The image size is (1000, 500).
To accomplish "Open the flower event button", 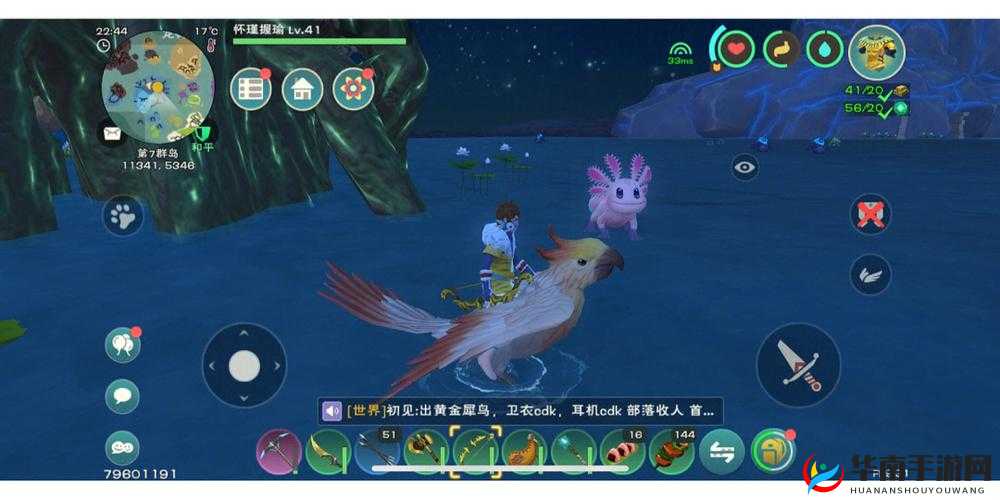I will [x=353, y=90].
